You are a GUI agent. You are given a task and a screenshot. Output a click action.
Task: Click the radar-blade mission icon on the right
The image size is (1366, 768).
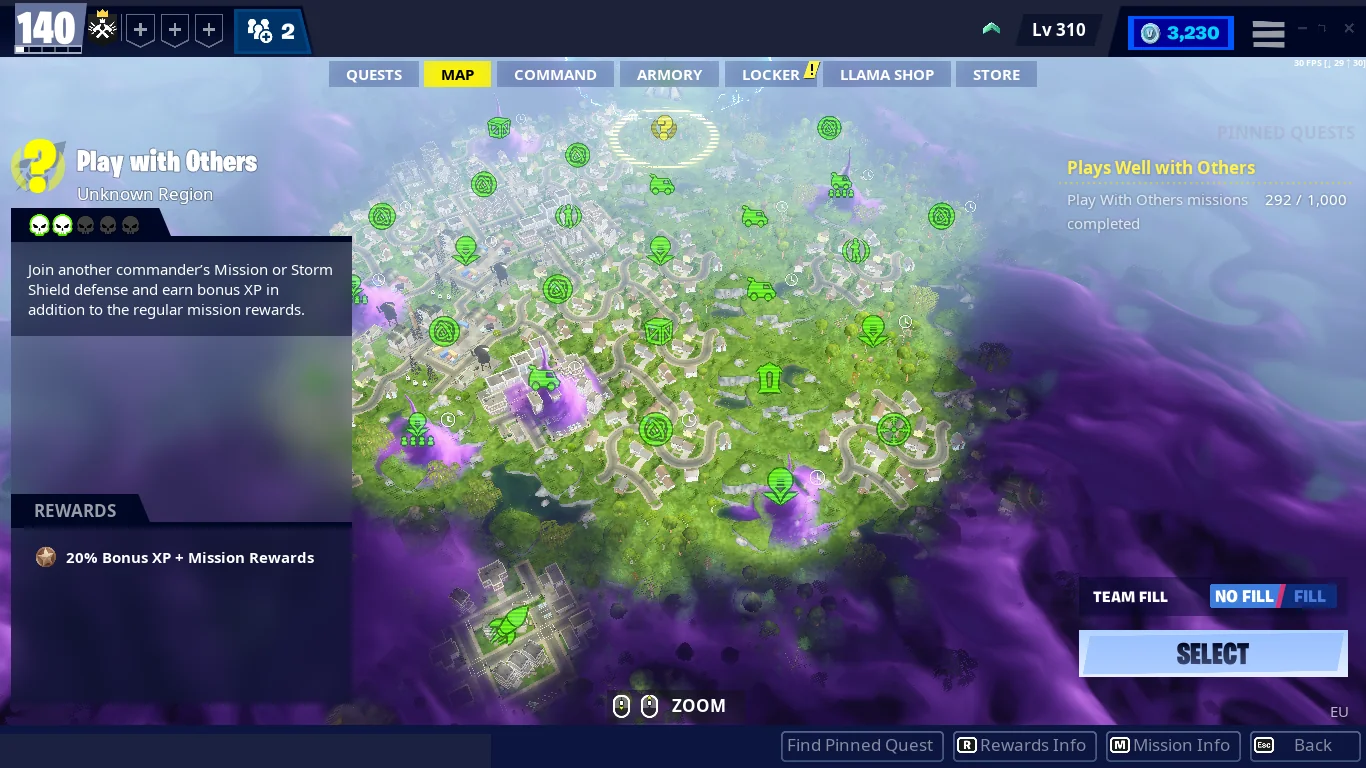coord(893,430)
